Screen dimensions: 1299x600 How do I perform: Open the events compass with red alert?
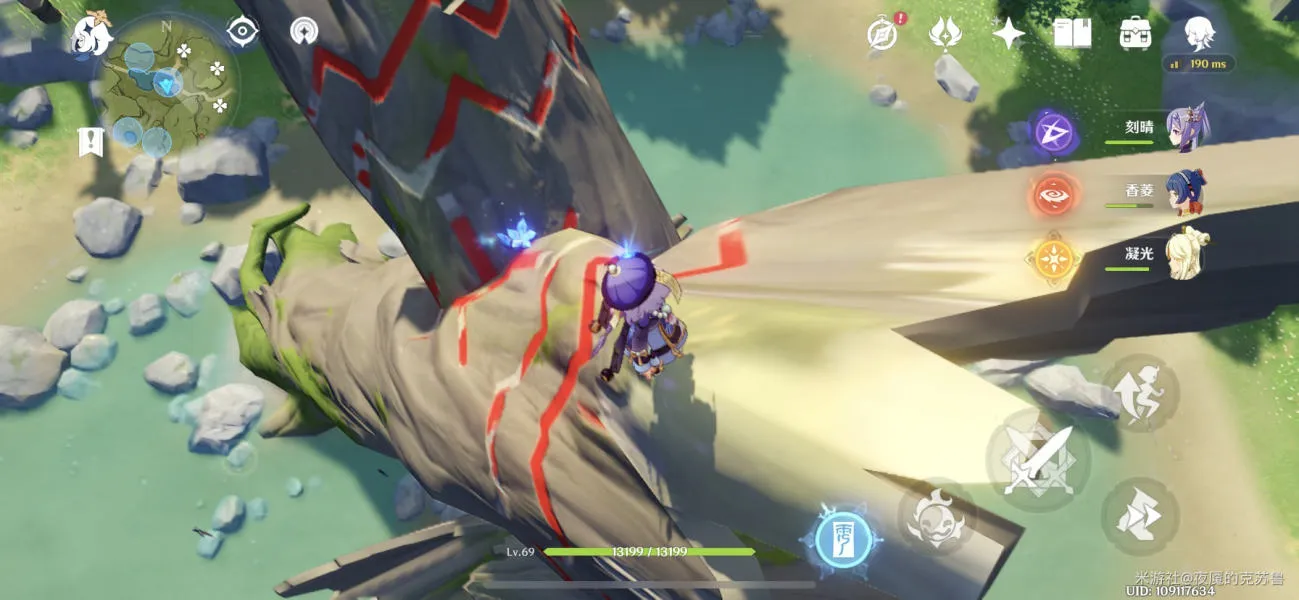(880, 33)
